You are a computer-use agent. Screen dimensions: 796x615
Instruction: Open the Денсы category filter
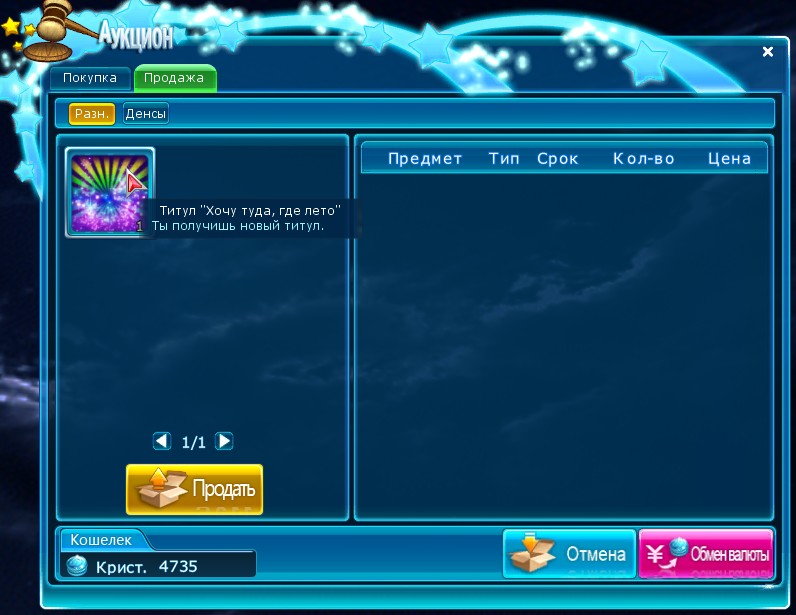146,114
